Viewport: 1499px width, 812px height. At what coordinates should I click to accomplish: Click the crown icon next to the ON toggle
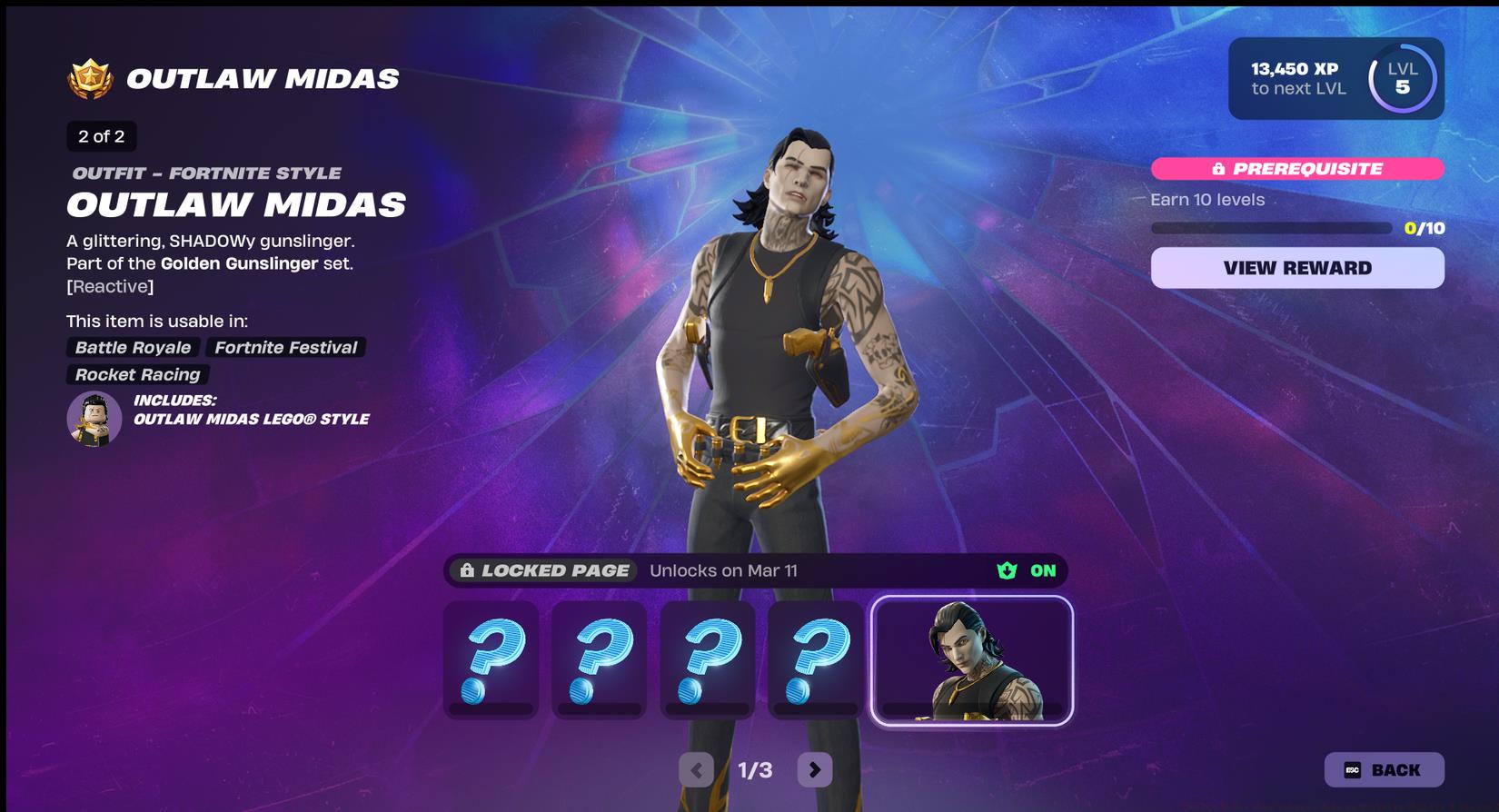(x=1005, y=571)
